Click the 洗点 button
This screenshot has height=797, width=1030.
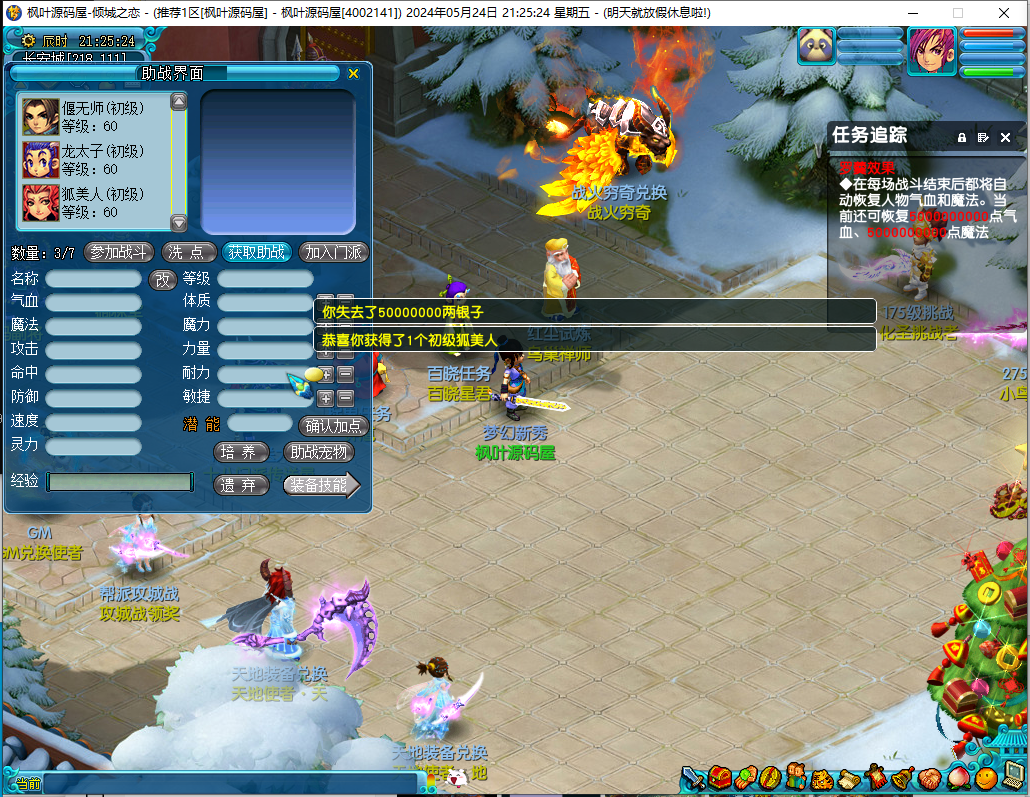point(189,252)
